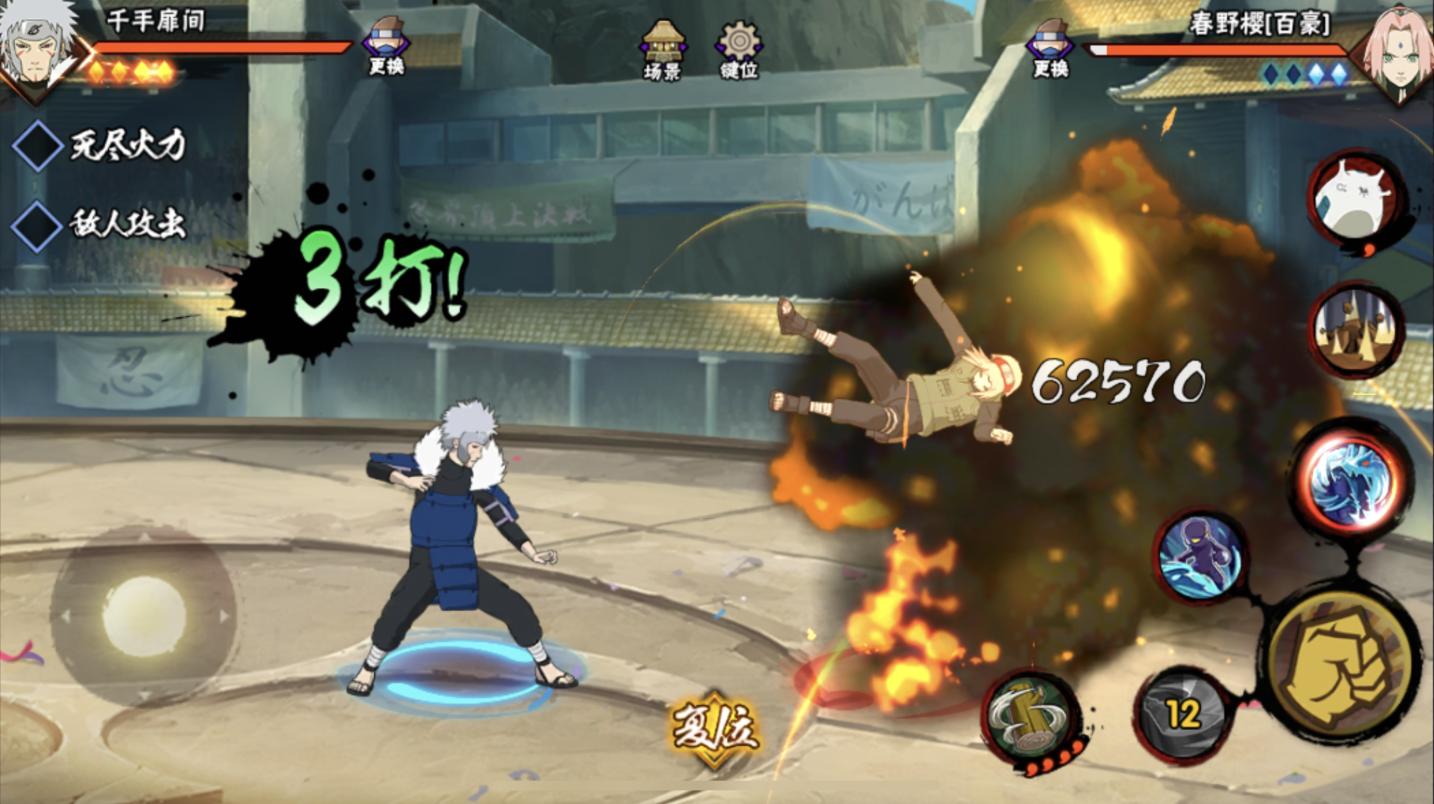Toggle the 无尽火力 checkbox

(38, 146)
